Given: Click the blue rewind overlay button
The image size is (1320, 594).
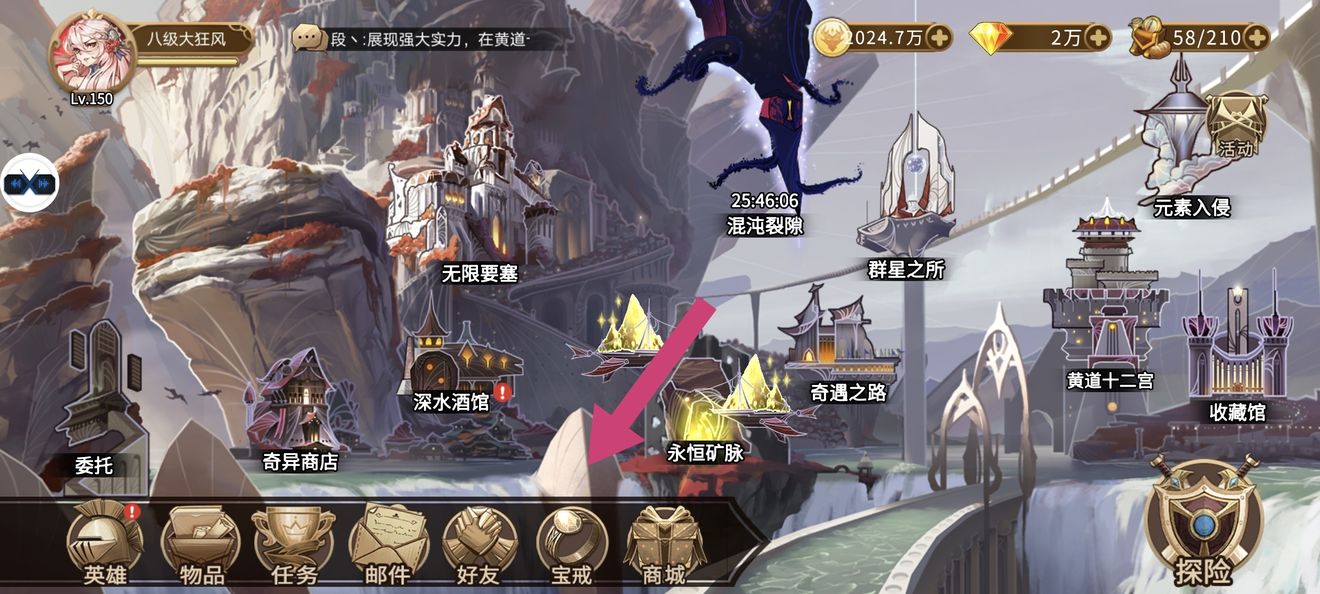Looking at the screenshot, I should pyautogui.click(x=28, y=183).
